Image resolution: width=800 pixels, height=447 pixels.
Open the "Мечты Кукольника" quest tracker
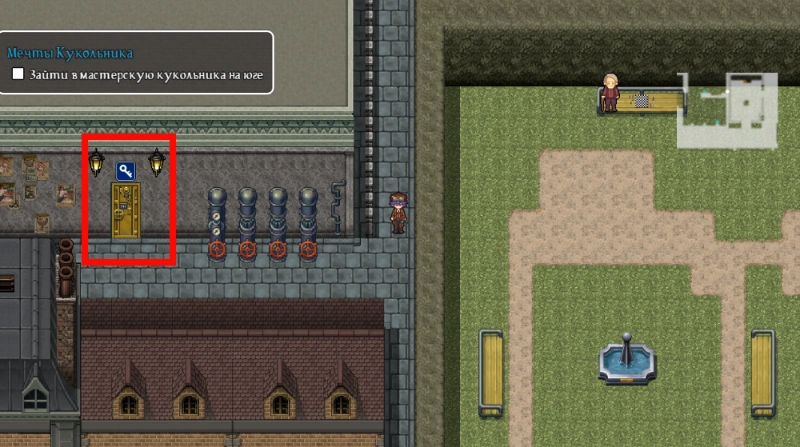[70, 52]
